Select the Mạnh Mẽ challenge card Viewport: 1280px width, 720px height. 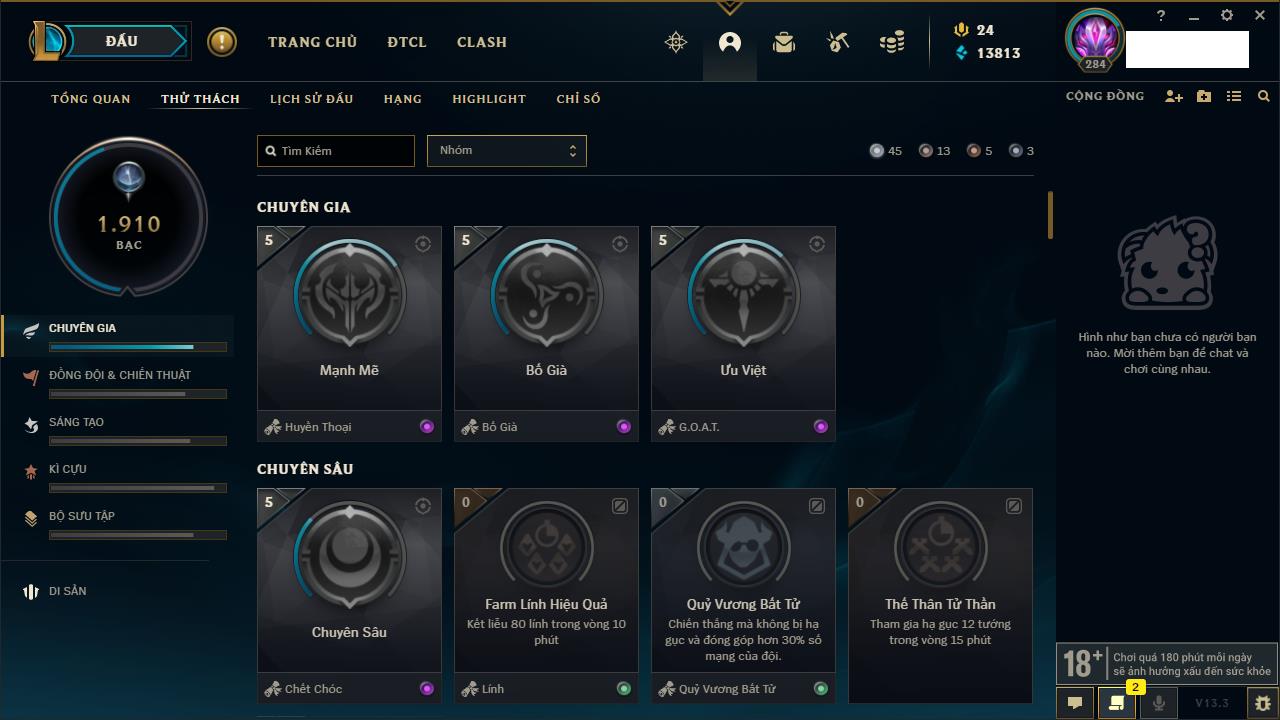click(349, 318)
